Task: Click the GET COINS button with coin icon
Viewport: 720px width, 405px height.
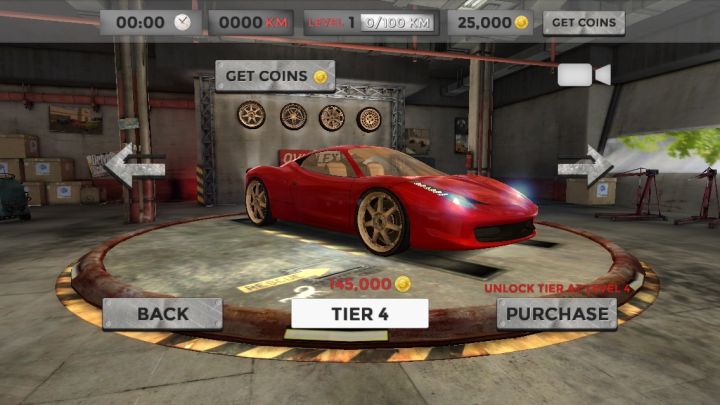Action: (275, 76)
